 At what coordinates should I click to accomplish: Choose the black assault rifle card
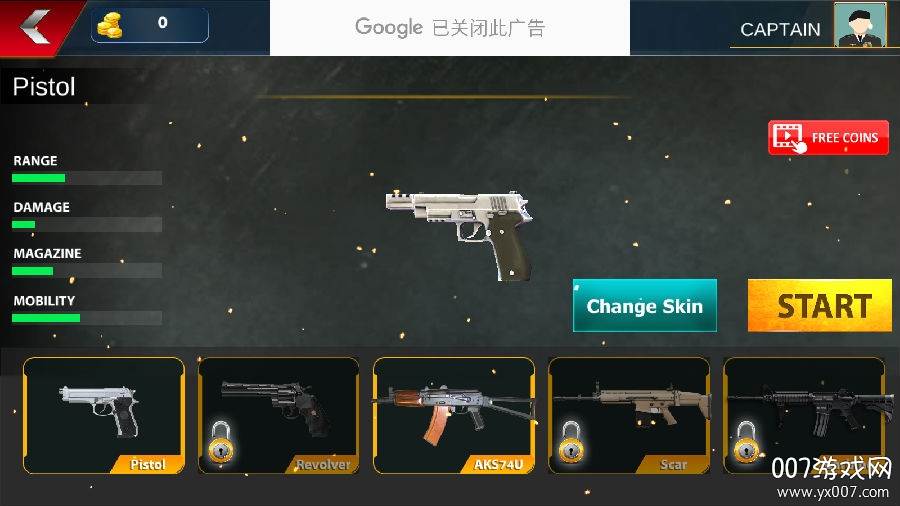pos(804,415)
